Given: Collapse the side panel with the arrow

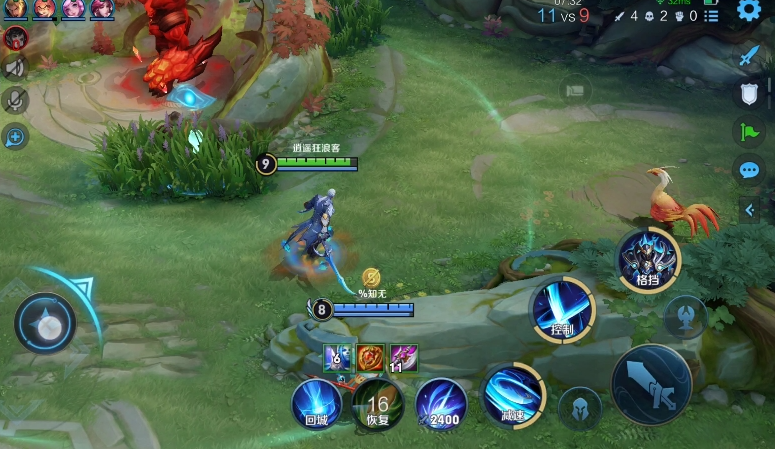Looking at the screenshot, I should click(749, 209).
